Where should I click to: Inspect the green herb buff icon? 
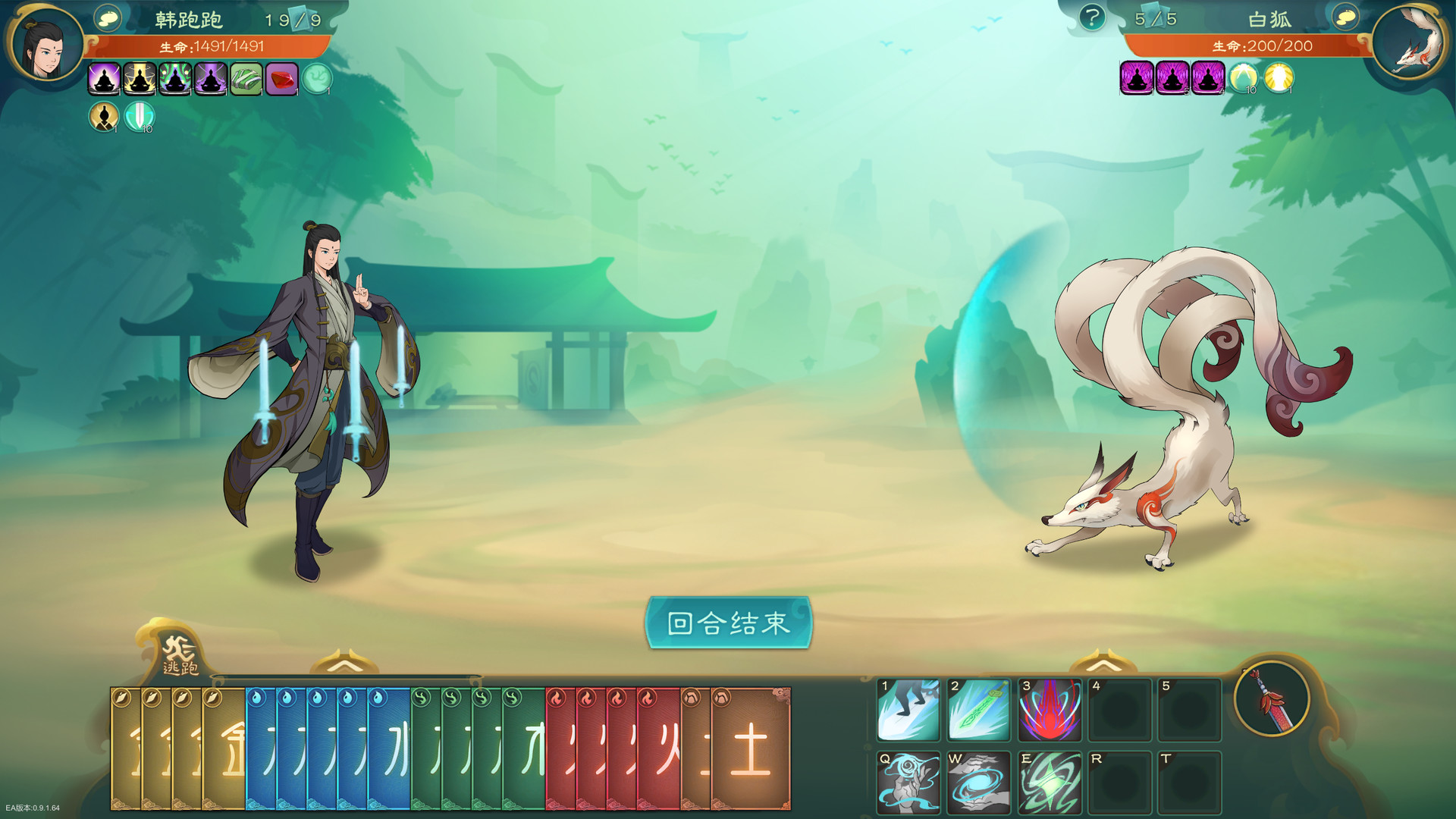point(244,80)
